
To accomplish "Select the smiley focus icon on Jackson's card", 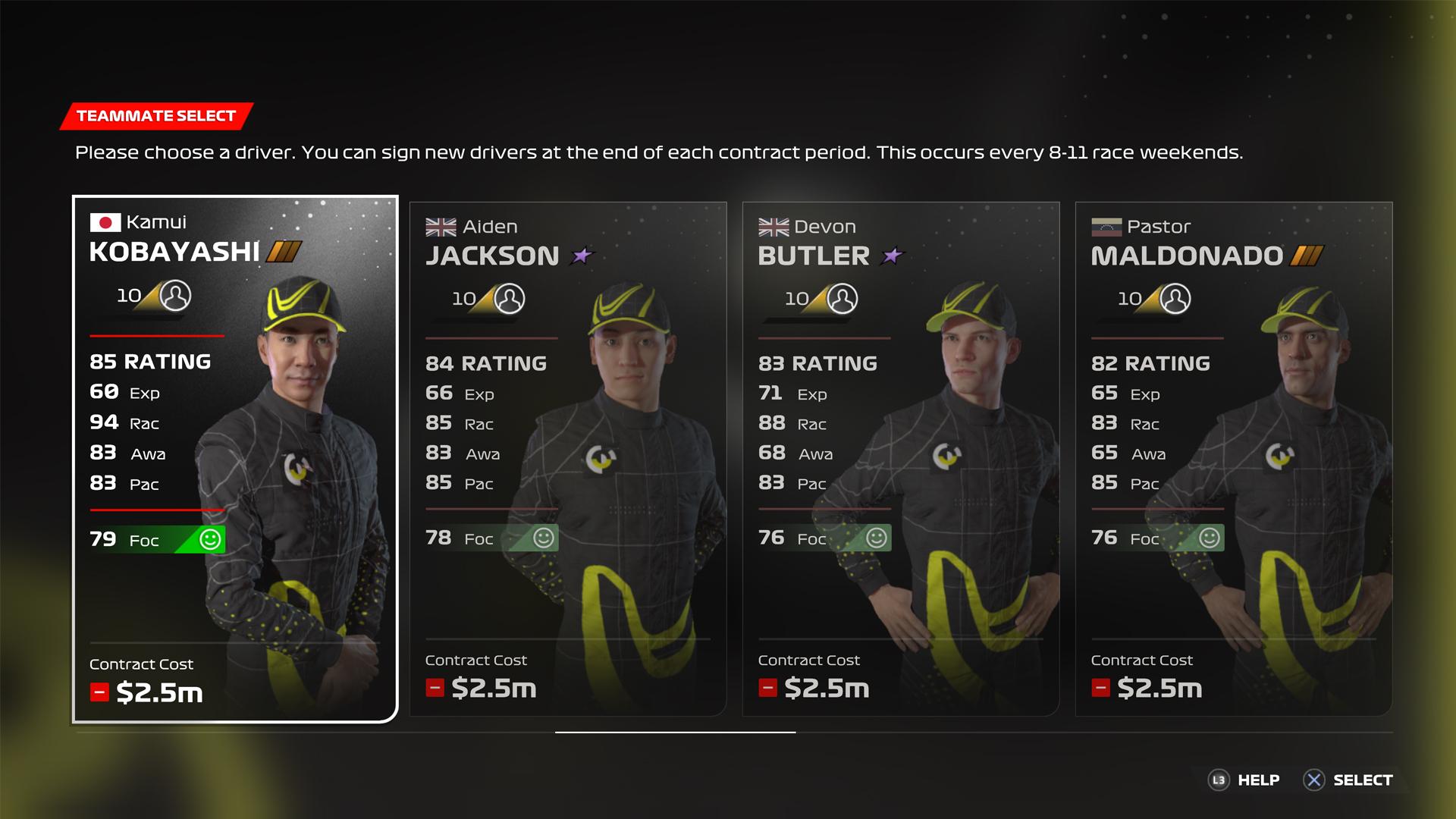I will tap(544, 538).
